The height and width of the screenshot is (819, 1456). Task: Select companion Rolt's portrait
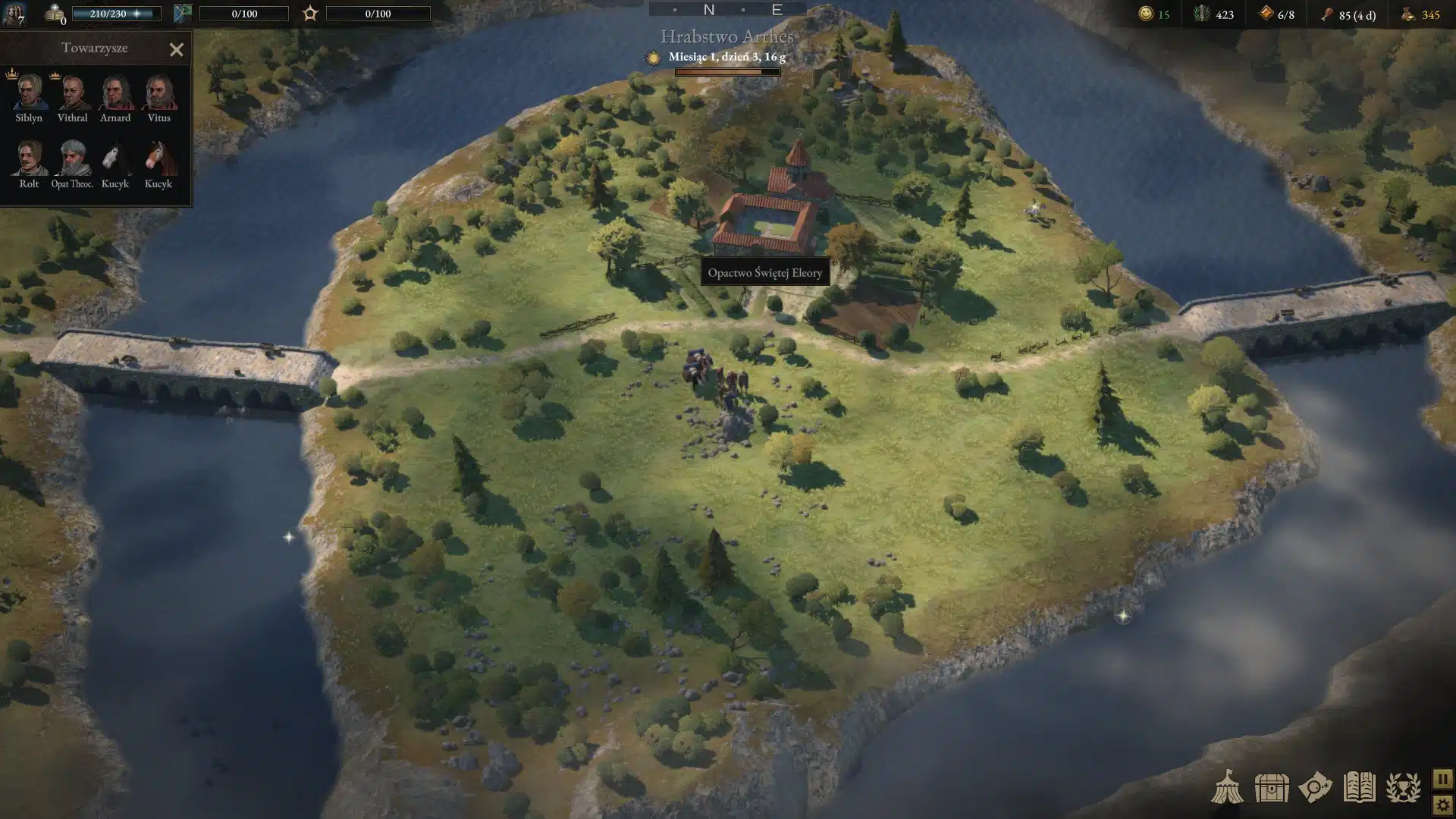[30, 158]
